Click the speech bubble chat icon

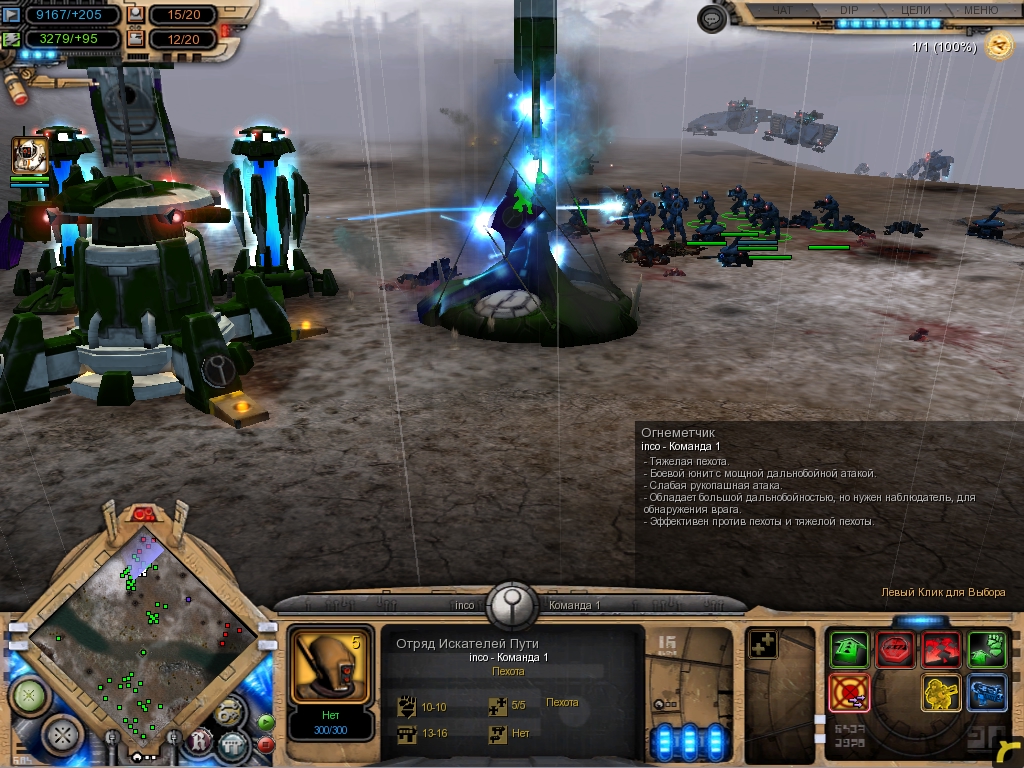[711, 19]
